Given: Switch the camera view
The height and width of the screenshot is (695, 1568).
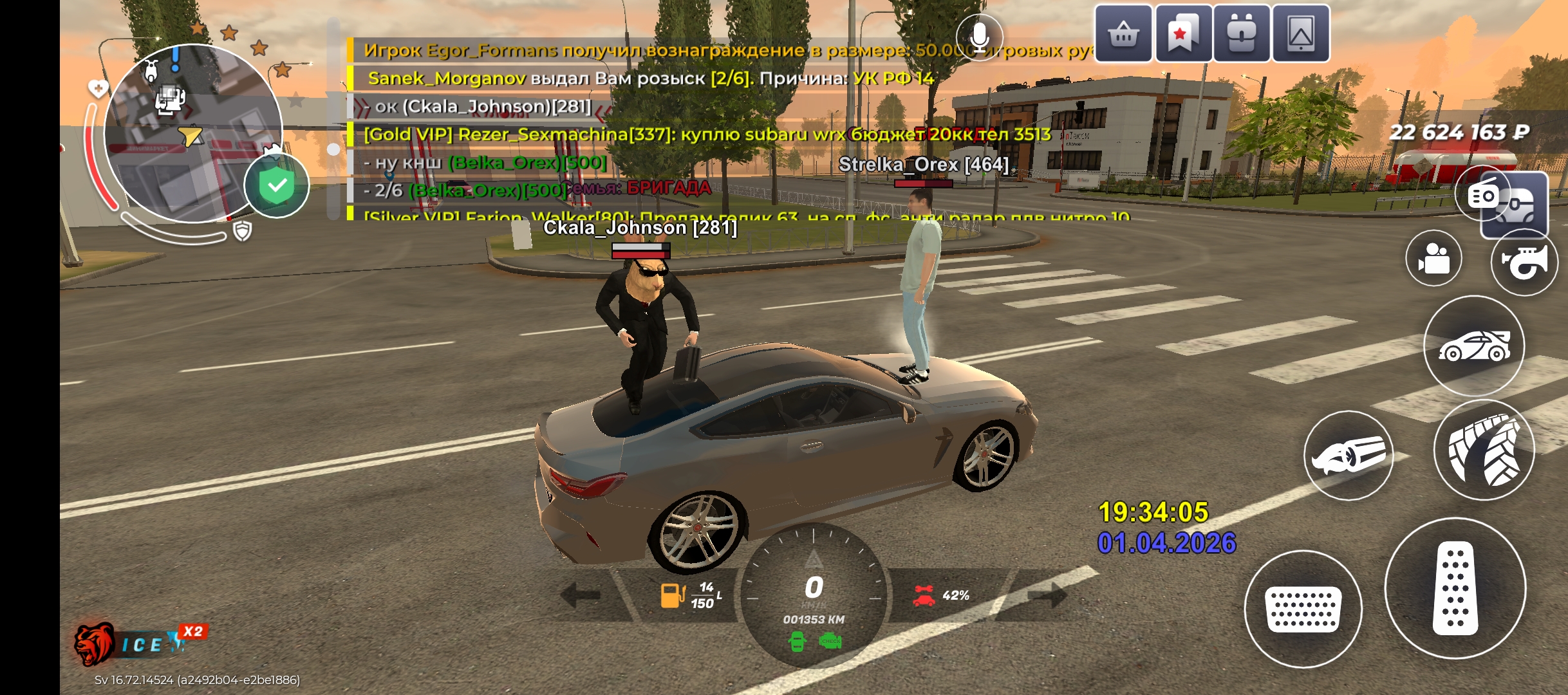Looking at the screenshot, I should tap(1433, 258).
